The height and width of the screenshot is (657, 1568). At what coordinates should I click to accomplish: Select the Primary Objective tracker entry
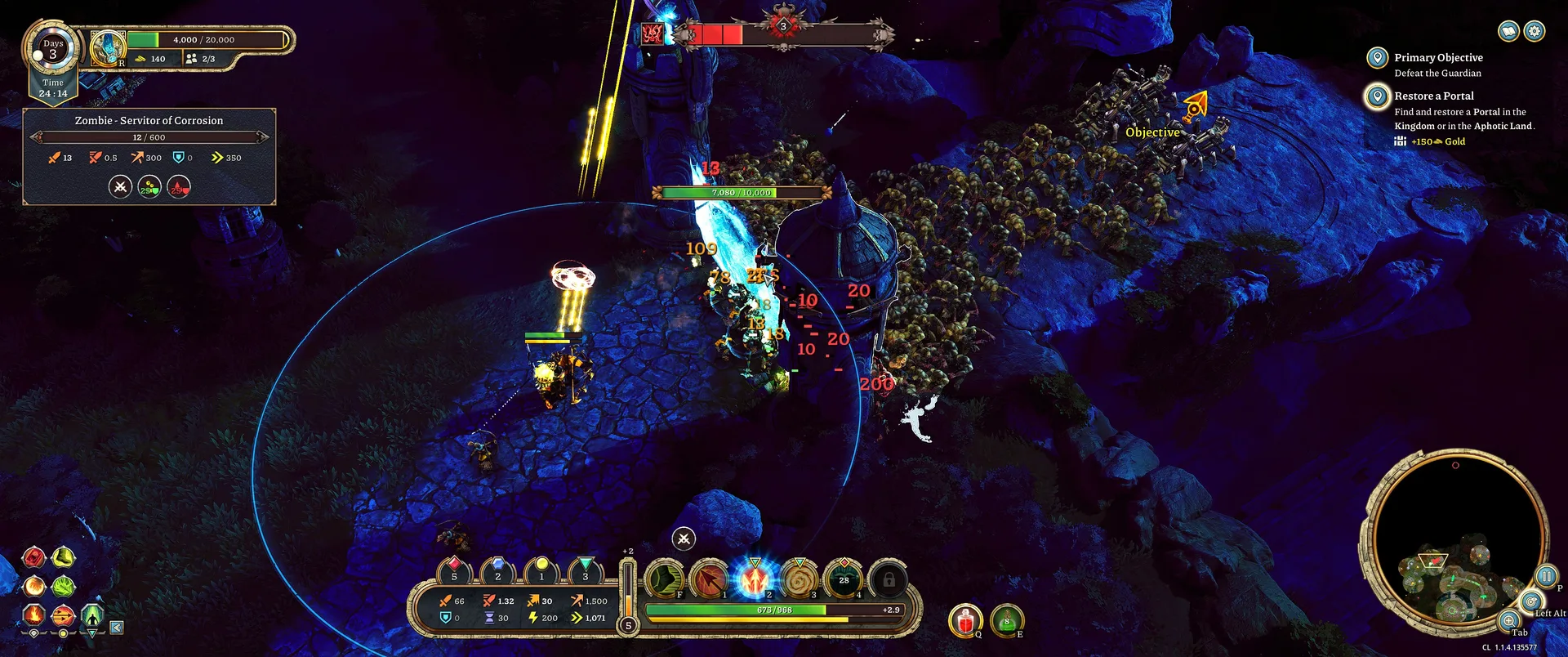click(1437, 58)
